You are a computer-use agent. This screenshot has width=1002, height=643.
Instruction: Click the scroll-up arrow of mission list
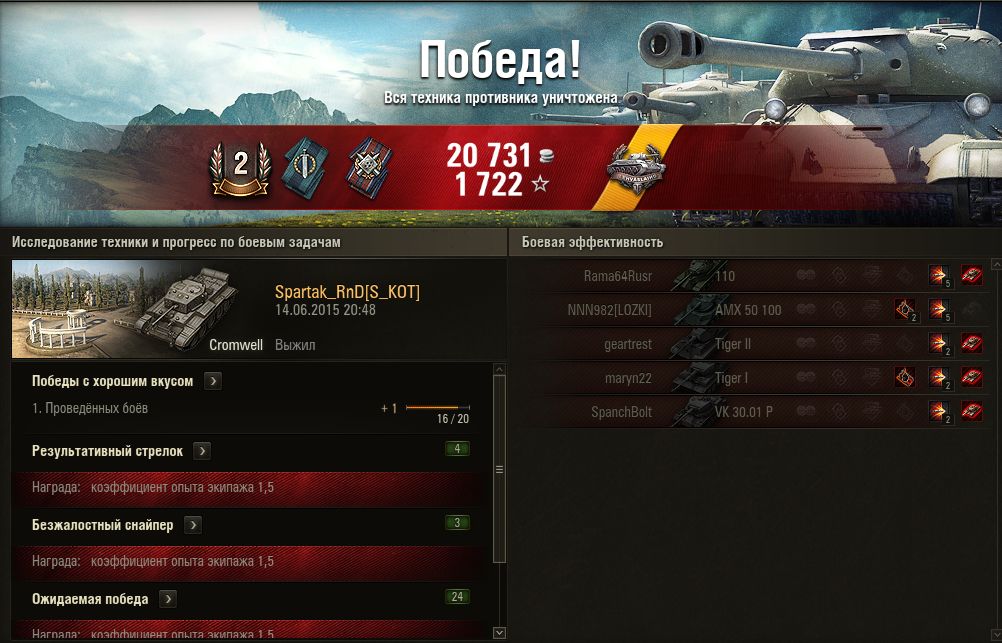tap(500, 370)
